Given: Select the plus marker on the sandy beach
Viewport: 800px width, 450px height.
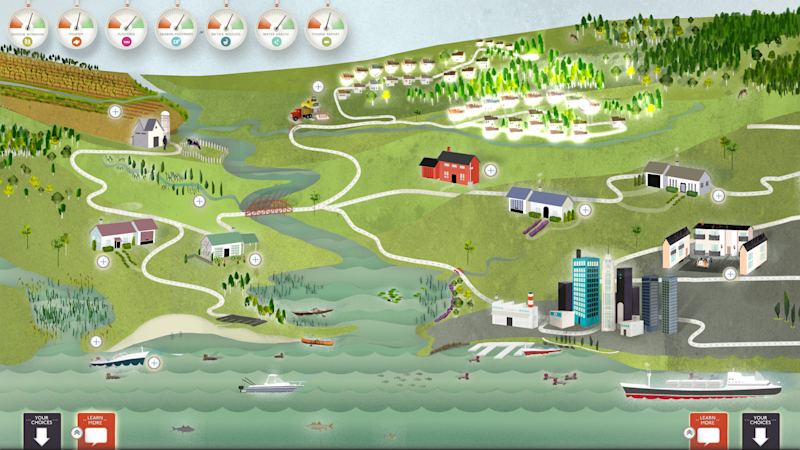Looking at the screenshot, I should 96,341.
